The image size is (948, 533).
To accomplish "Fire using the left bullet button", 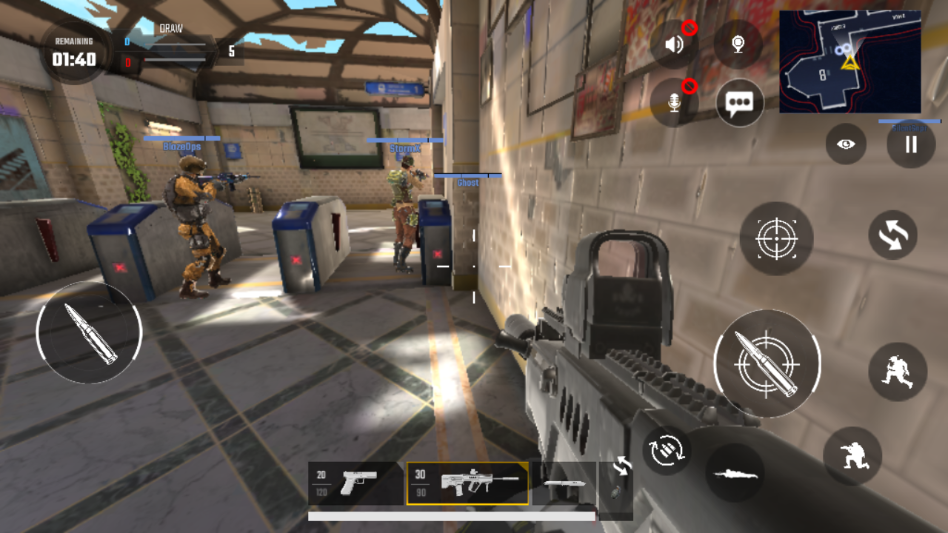I will 89,333.
